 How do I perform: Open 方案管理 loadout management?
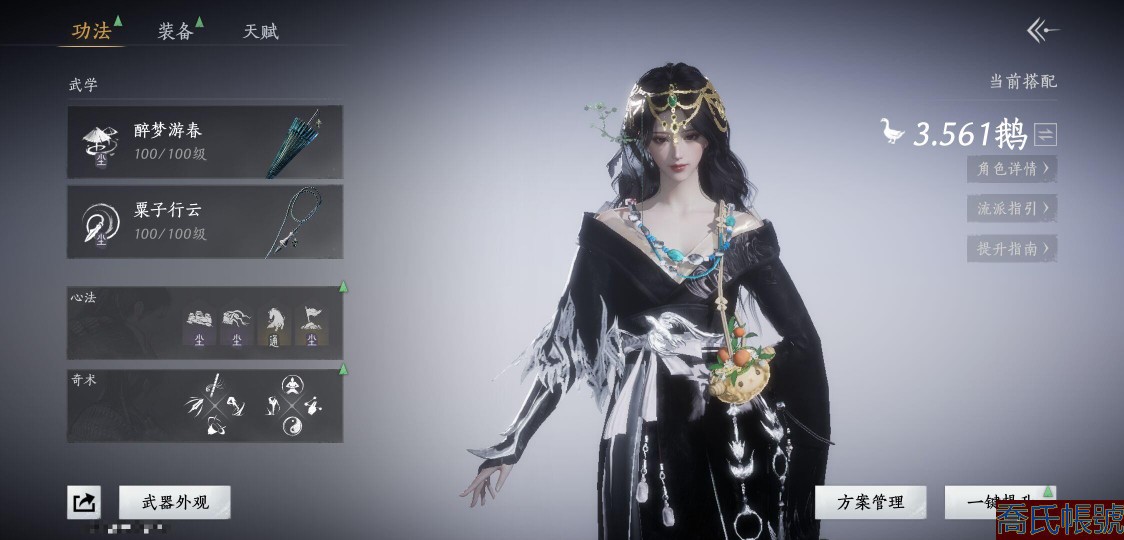point(870,502)
